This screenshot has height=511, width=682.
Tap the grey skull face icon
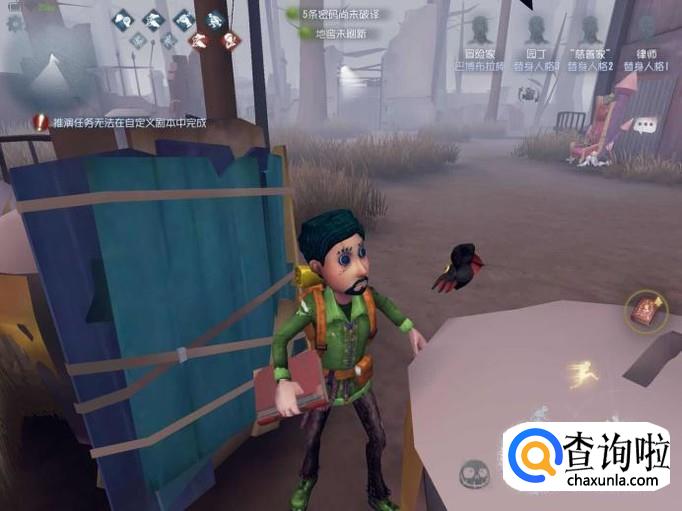475,472
